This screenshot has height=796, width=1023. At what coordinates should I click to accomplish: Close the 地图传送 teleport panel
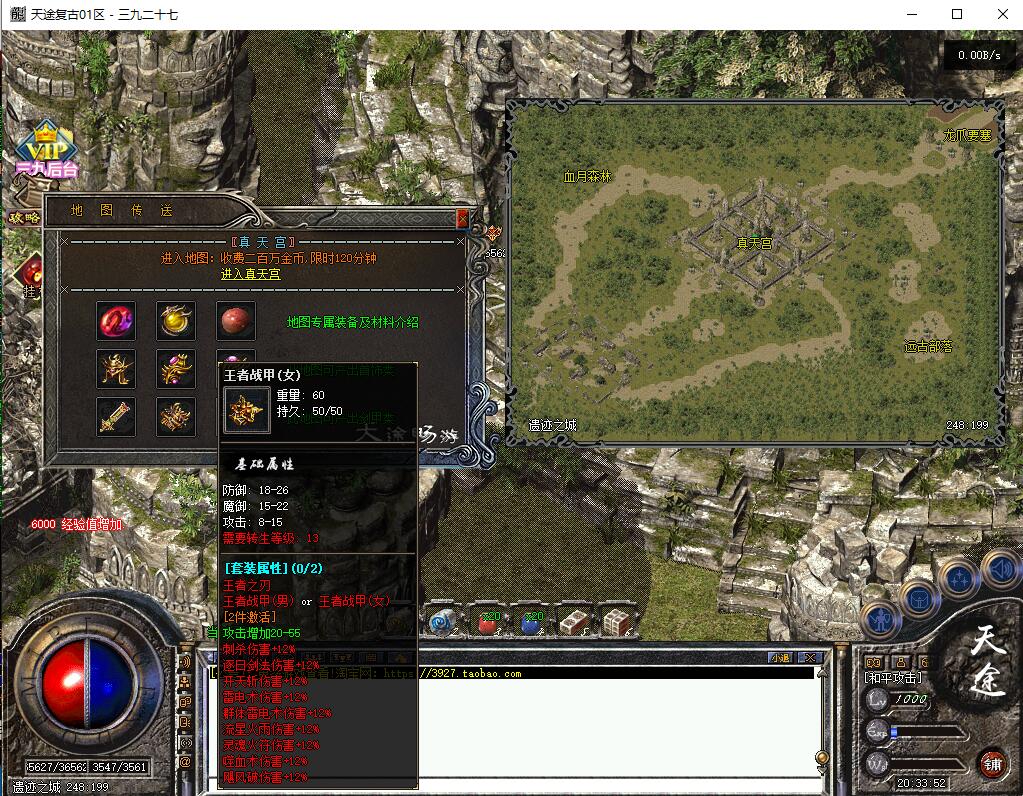pyautogui.click(x=462, y=217)
